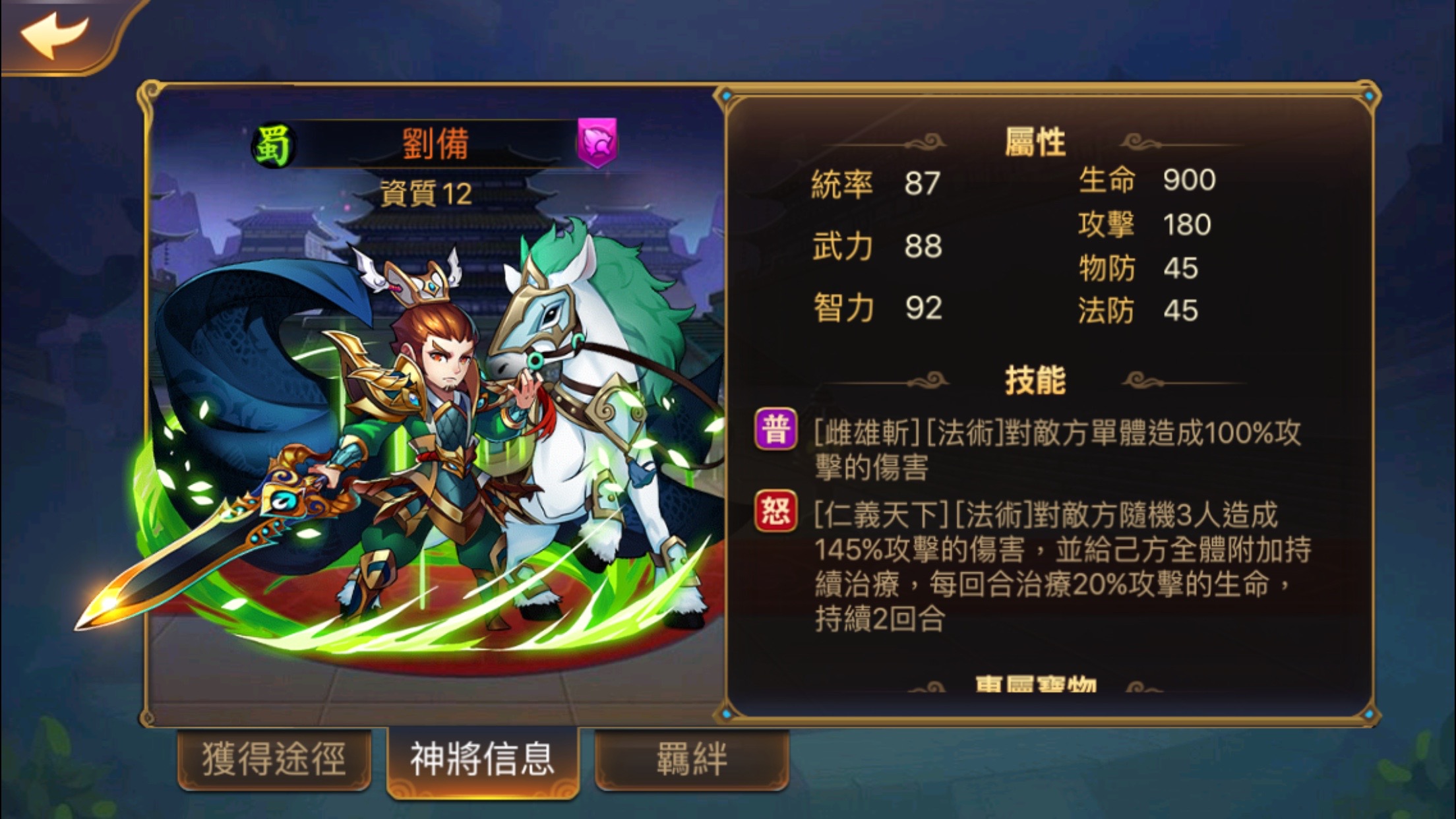Click the 技能 section header
This screenshot has width=1456, height=819.
[x=1037, y=377]
